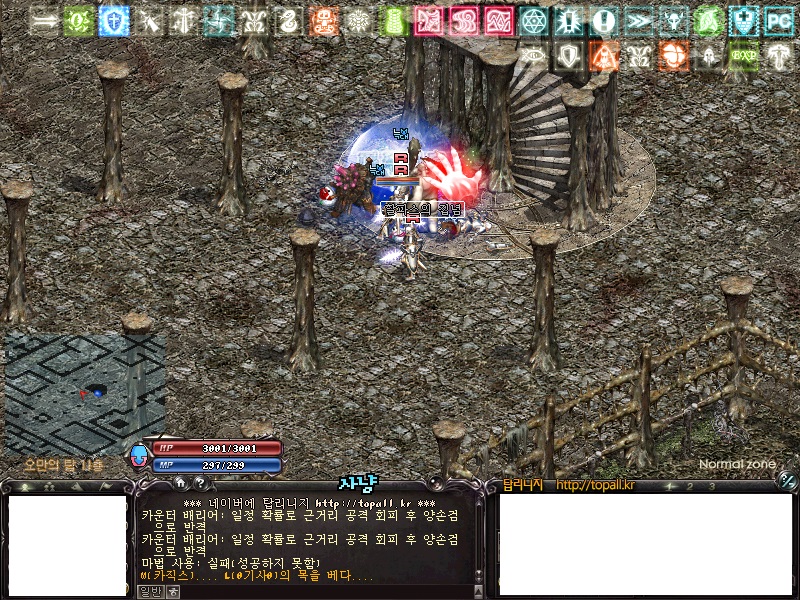Select the double arrow haste icon
Viewport: 800px width, 600px height.
click(638, 20)
